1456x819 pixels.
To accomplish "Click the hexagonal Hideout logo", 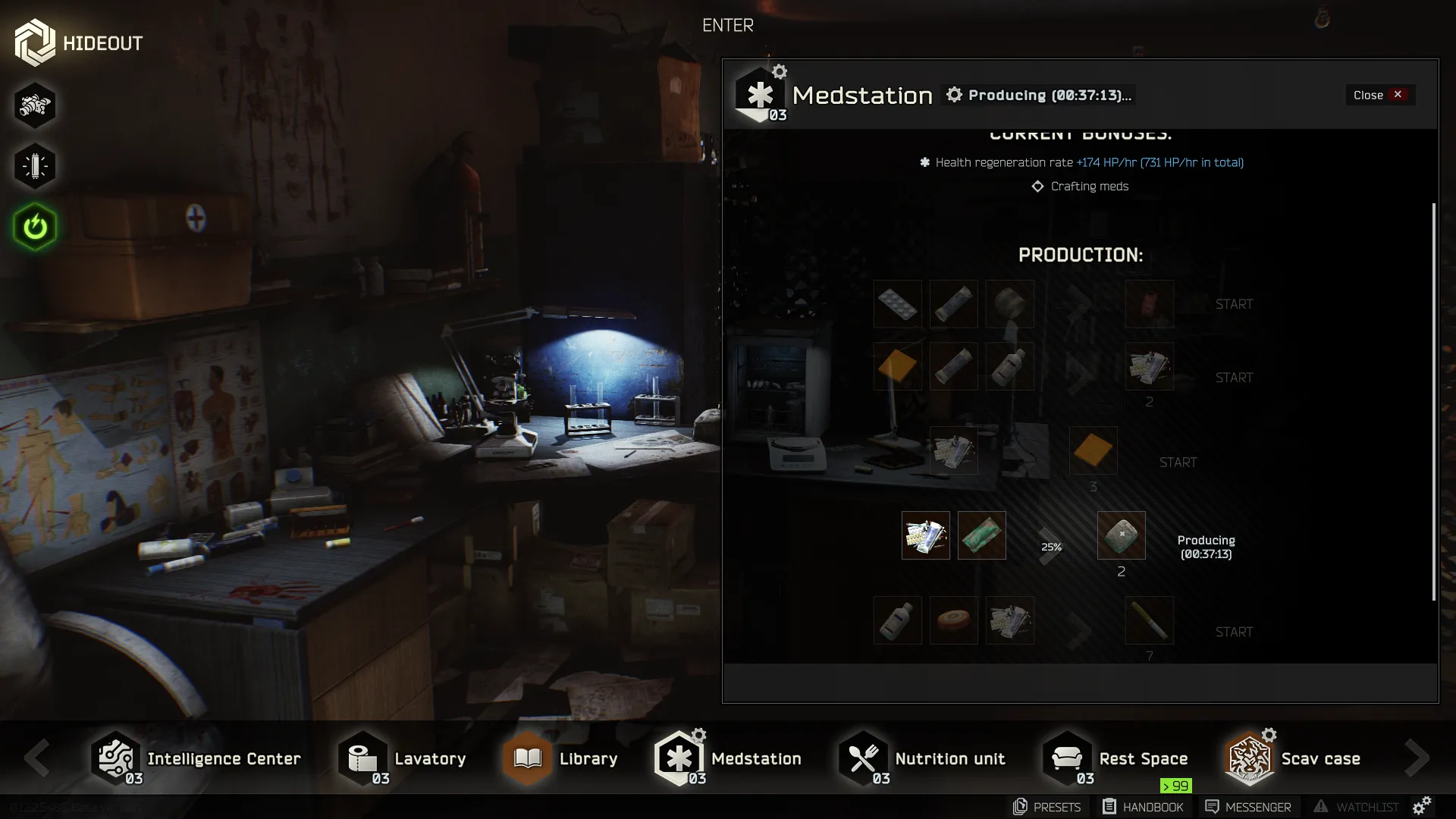I will [x=35, y=42].
